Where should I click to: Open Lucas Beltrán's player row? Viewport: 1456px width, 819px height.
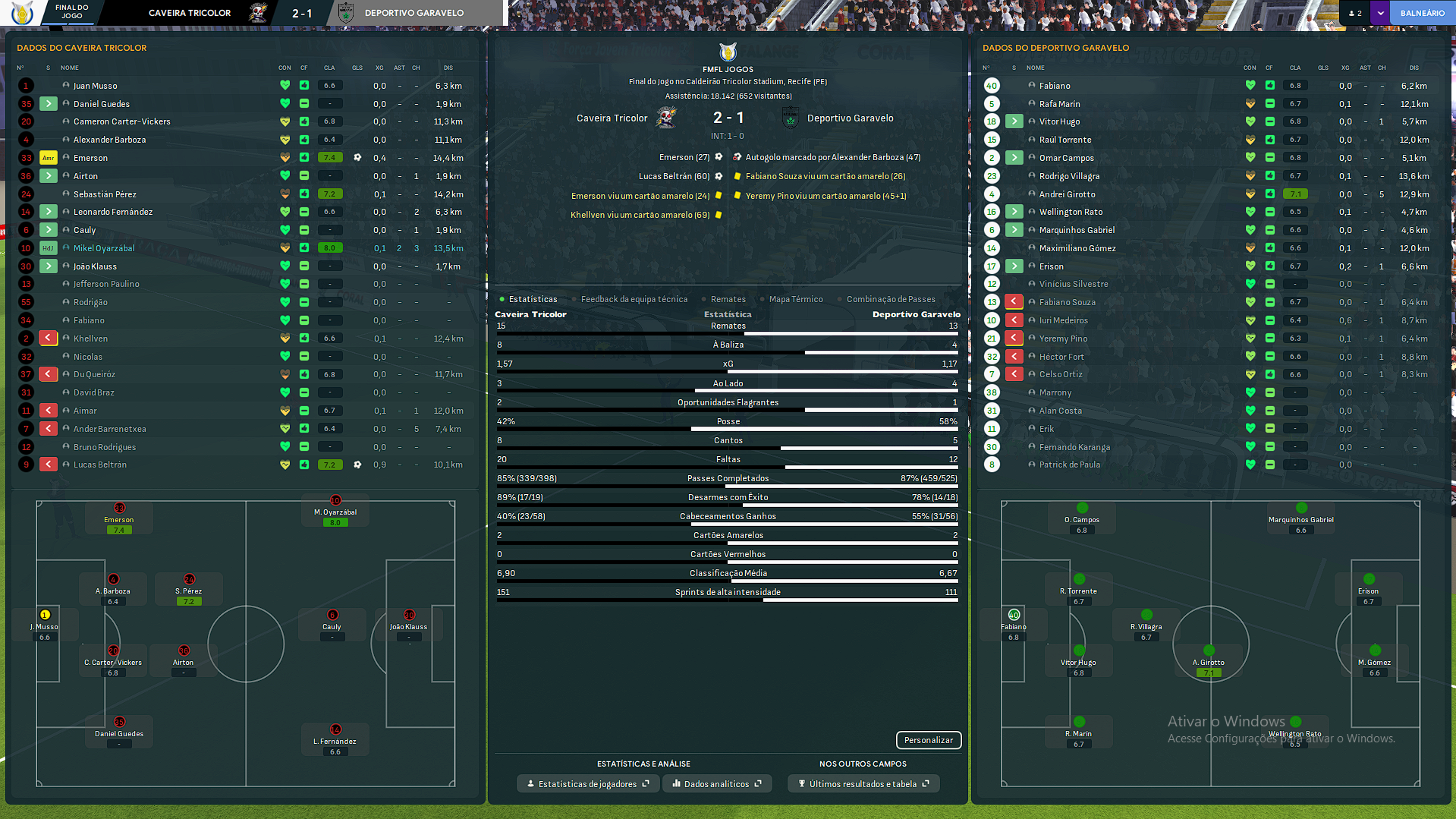100,465
